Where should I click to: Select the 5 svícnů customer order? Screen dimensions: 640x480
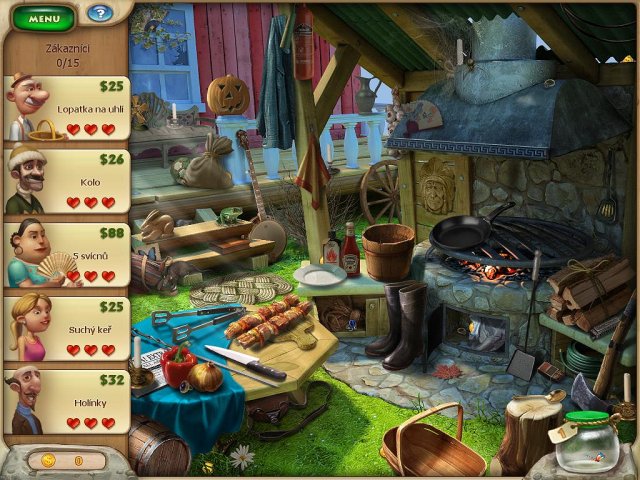[67, 254]
